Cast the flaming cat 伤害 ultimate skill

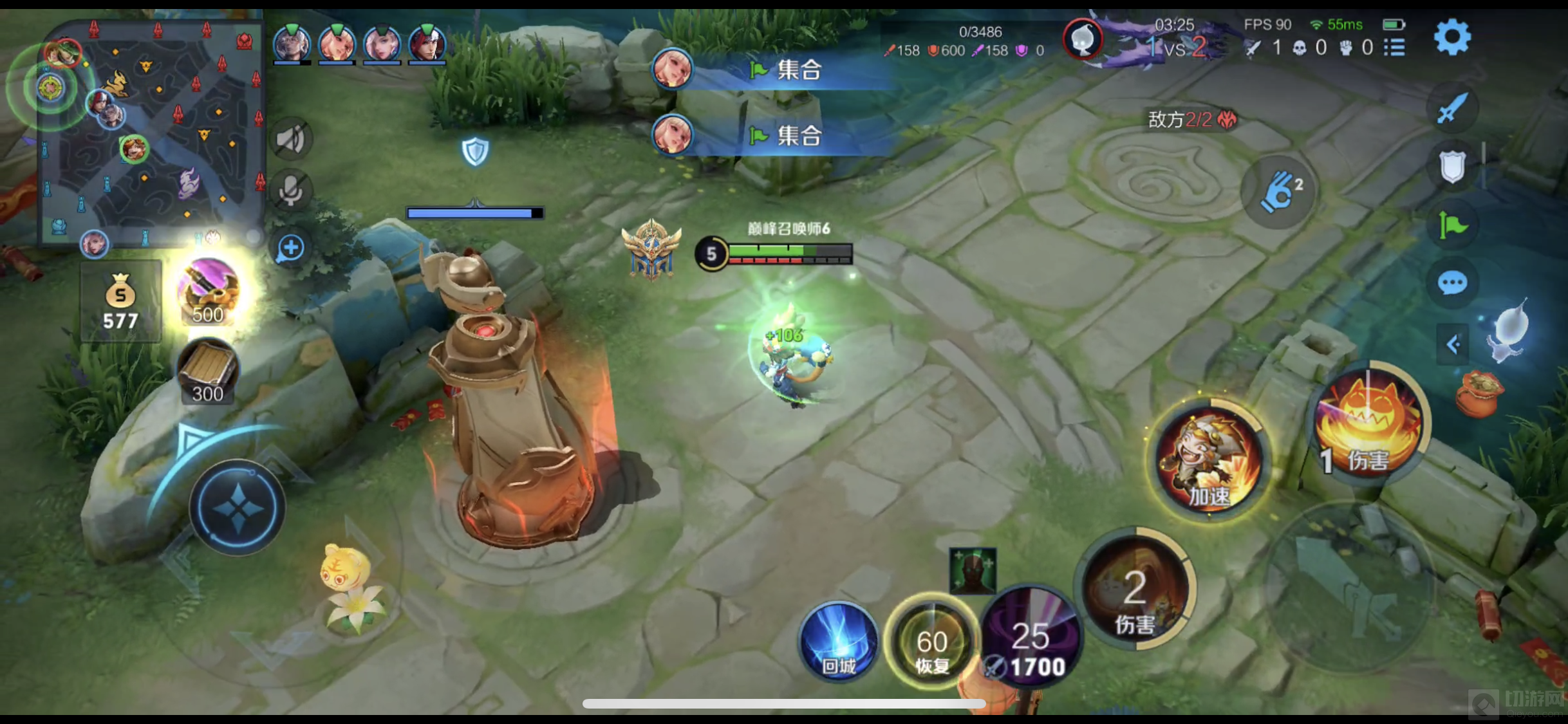point(1368,423)
